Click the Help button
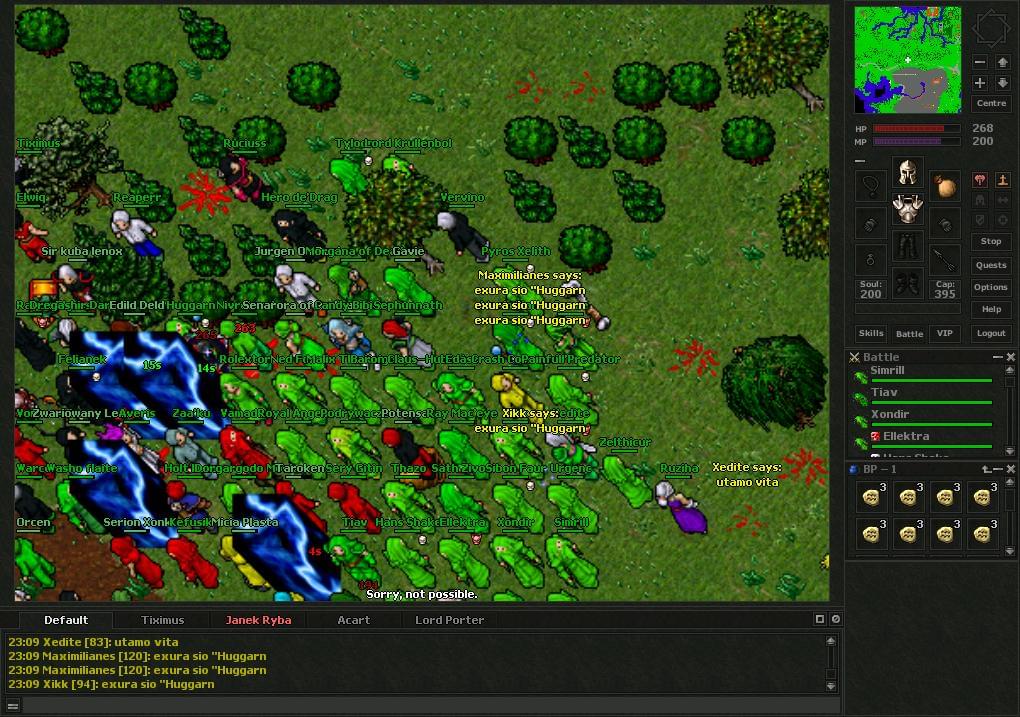1020x717 pixels. (990, 309)
